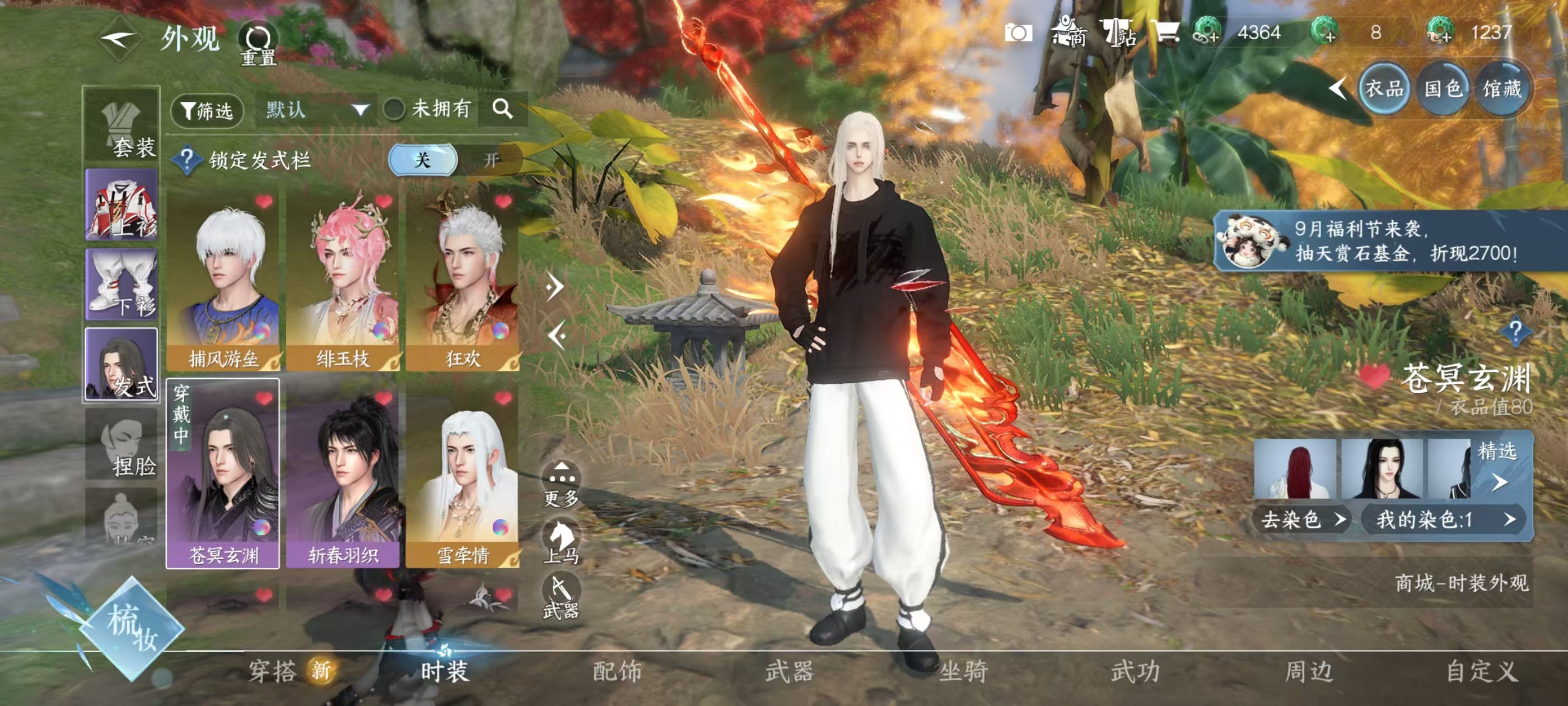
Task: Try on the 雪牵情 white hairstyle
Action: (x=462, y=475)
